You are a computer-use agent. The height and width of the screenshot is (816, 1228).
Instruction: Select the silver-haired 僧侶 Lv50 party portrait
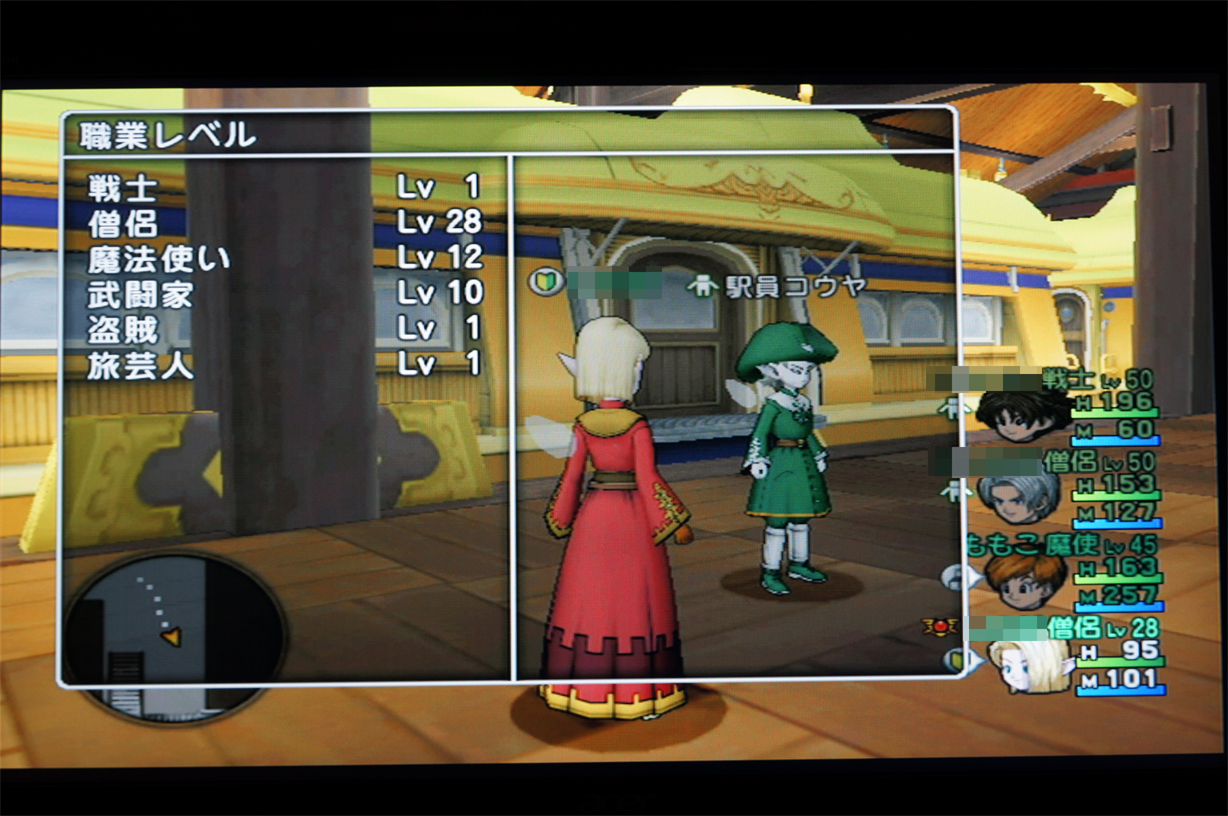point(1019,496)
